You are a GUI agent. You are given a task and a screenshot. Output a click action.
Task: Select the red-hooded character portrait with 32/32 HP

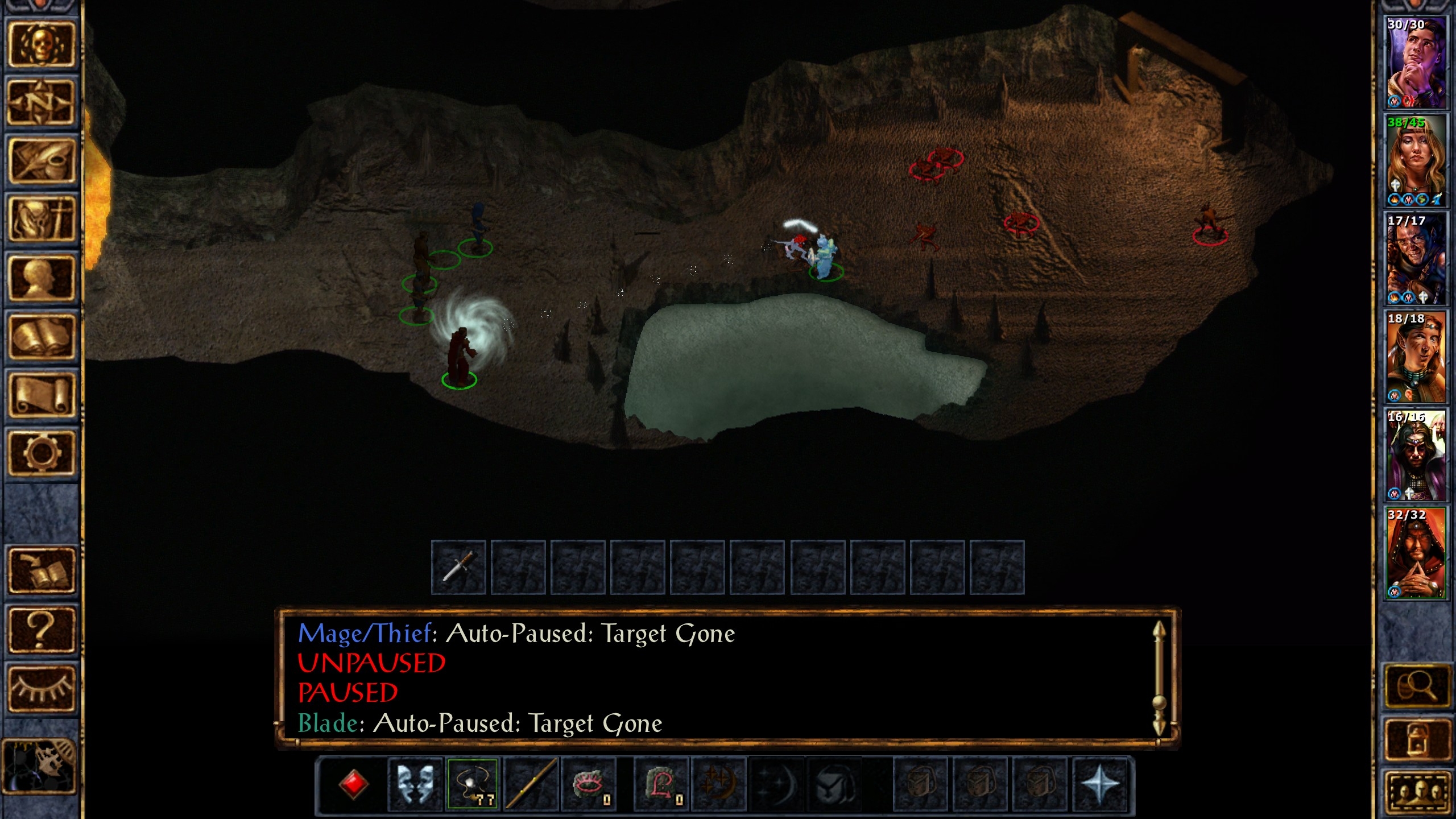1415,553
